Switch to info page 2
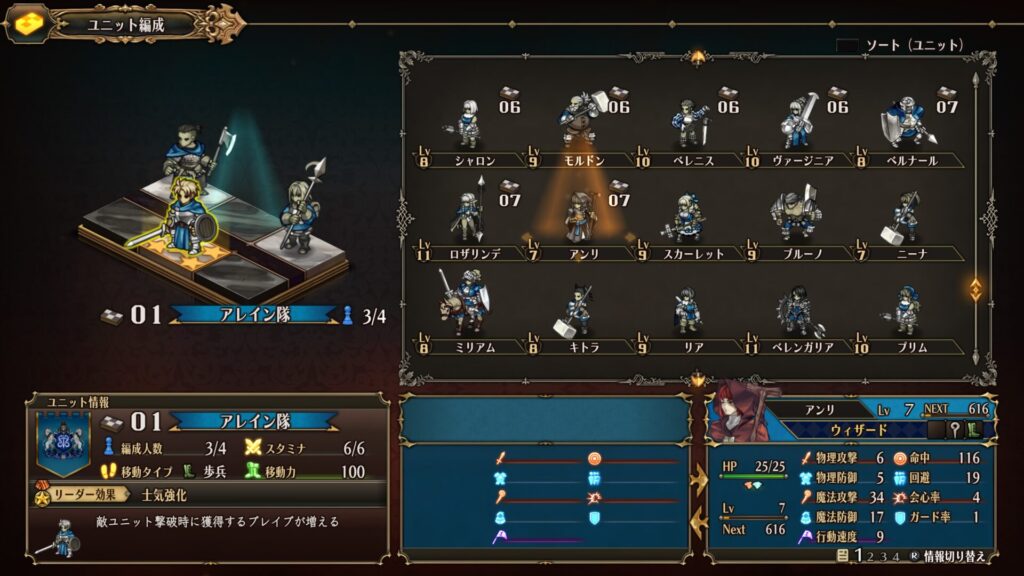Image resolution: width=1024 pixels, height=576 pixels. (872, 556)
